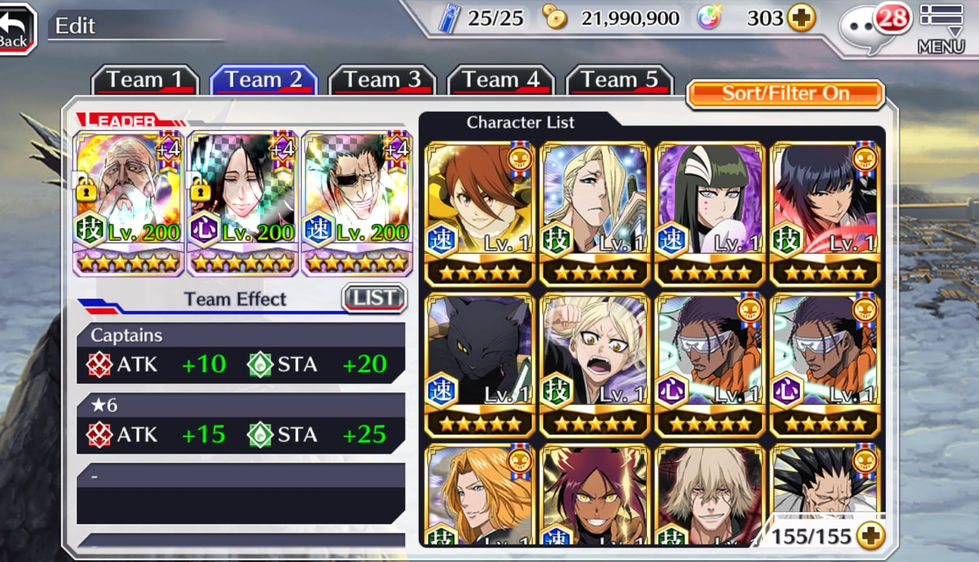Toggle the Sort/Filter On button

[785, 94]
